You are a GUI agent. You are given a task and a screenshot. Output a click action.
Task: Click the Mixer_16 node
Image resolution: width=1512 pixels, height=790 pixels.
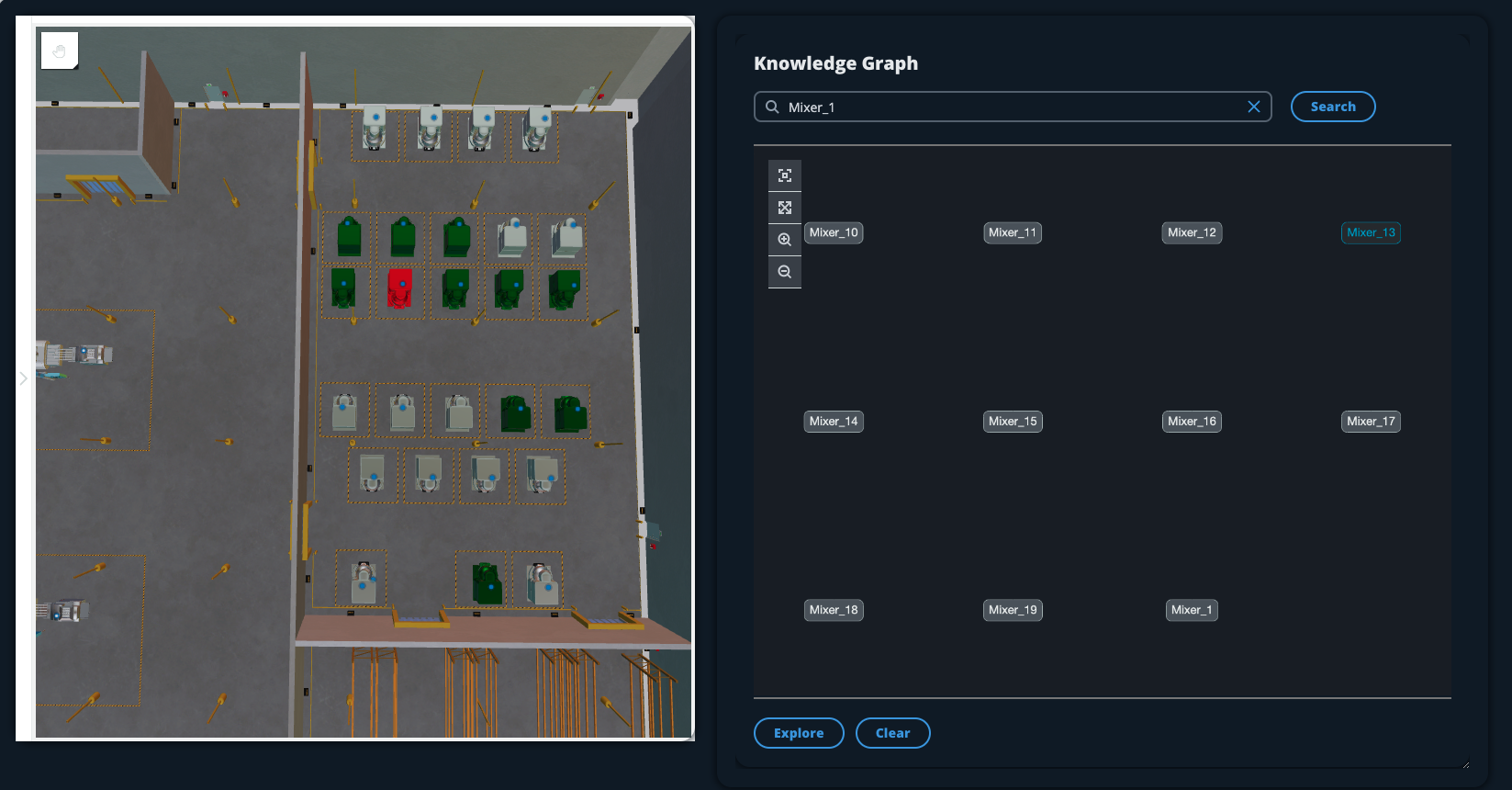pos(1191,421)
